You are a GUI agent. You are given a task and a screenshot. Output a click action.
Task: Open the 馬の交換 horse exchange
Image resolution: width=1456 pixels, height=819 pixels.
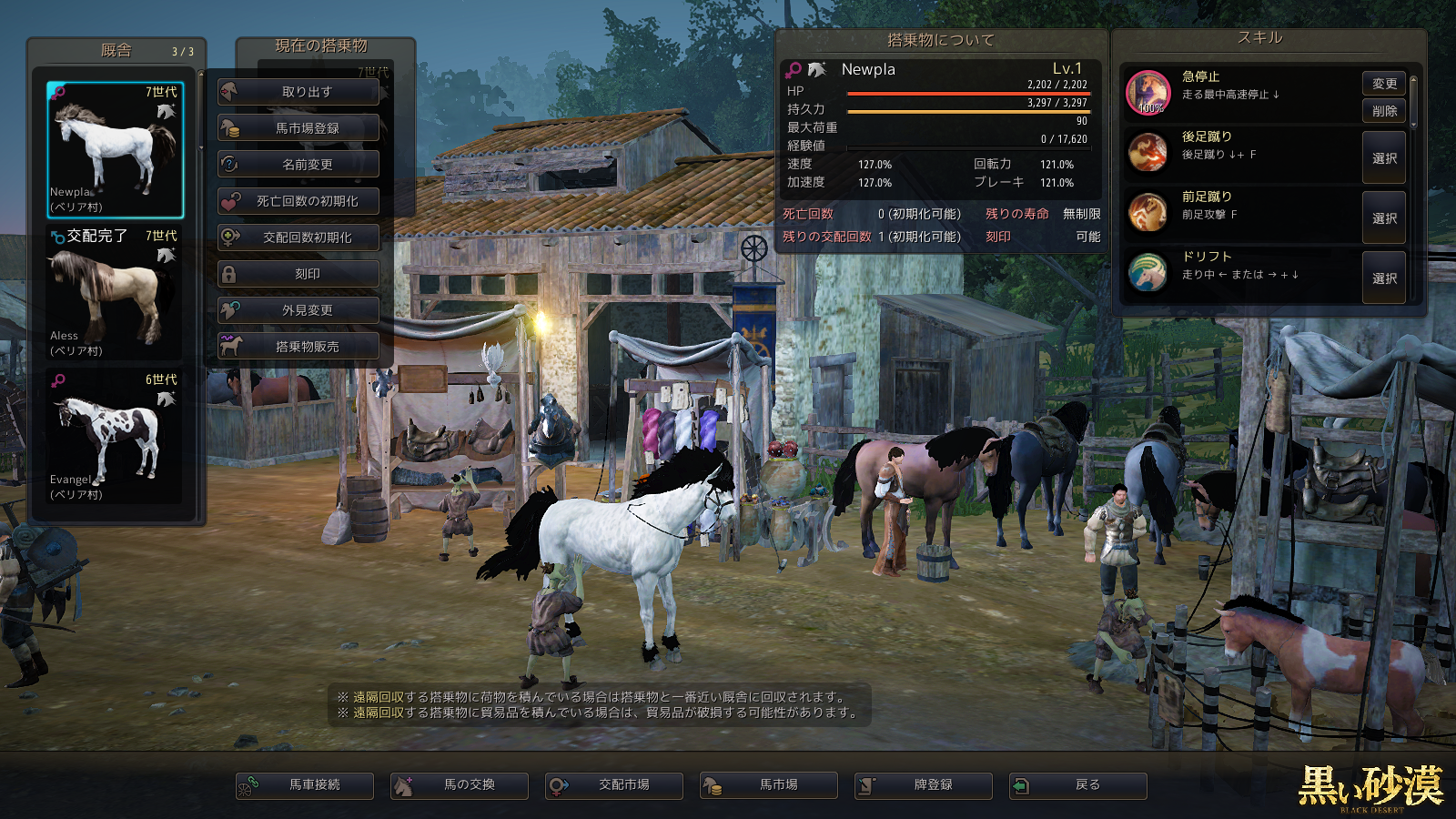pos(460,785)
